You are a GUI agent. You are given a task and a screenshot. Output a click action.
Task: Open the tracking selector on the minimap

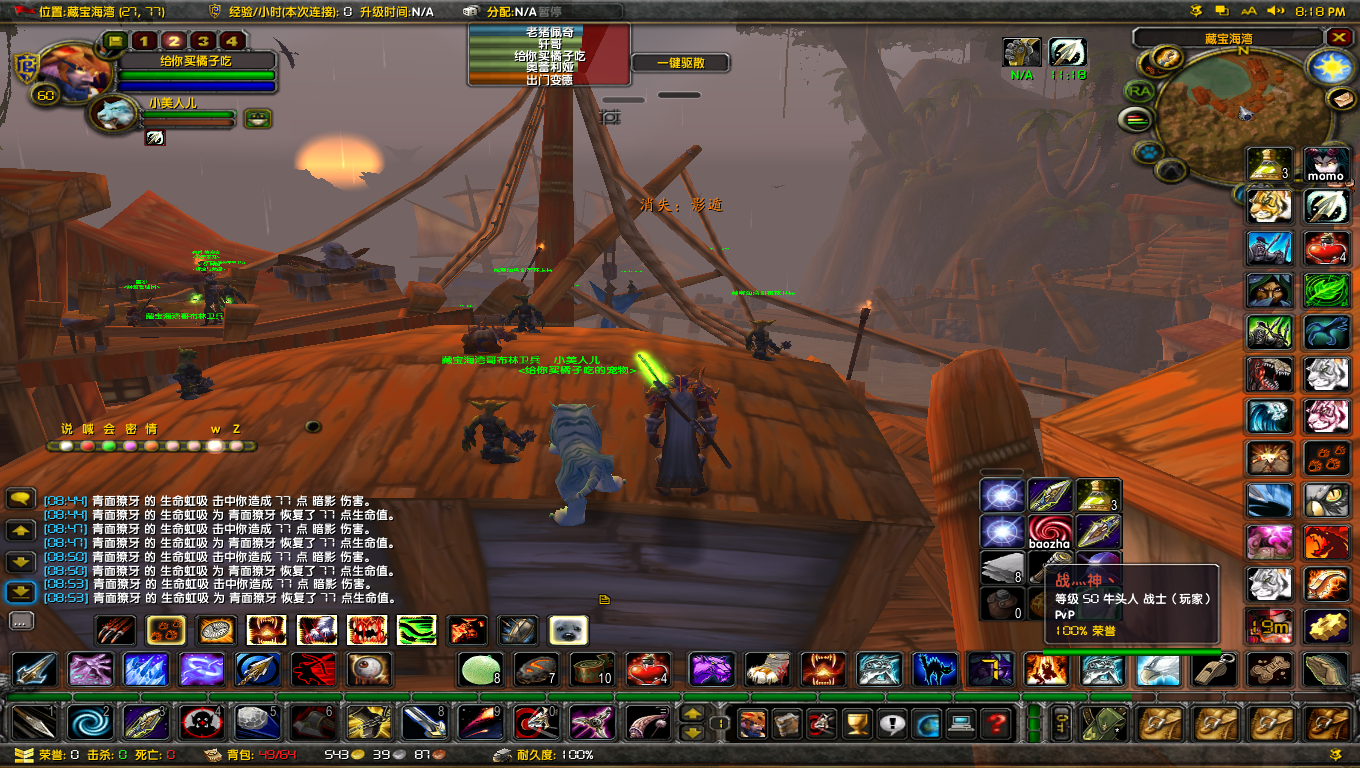coord(1148,152)
